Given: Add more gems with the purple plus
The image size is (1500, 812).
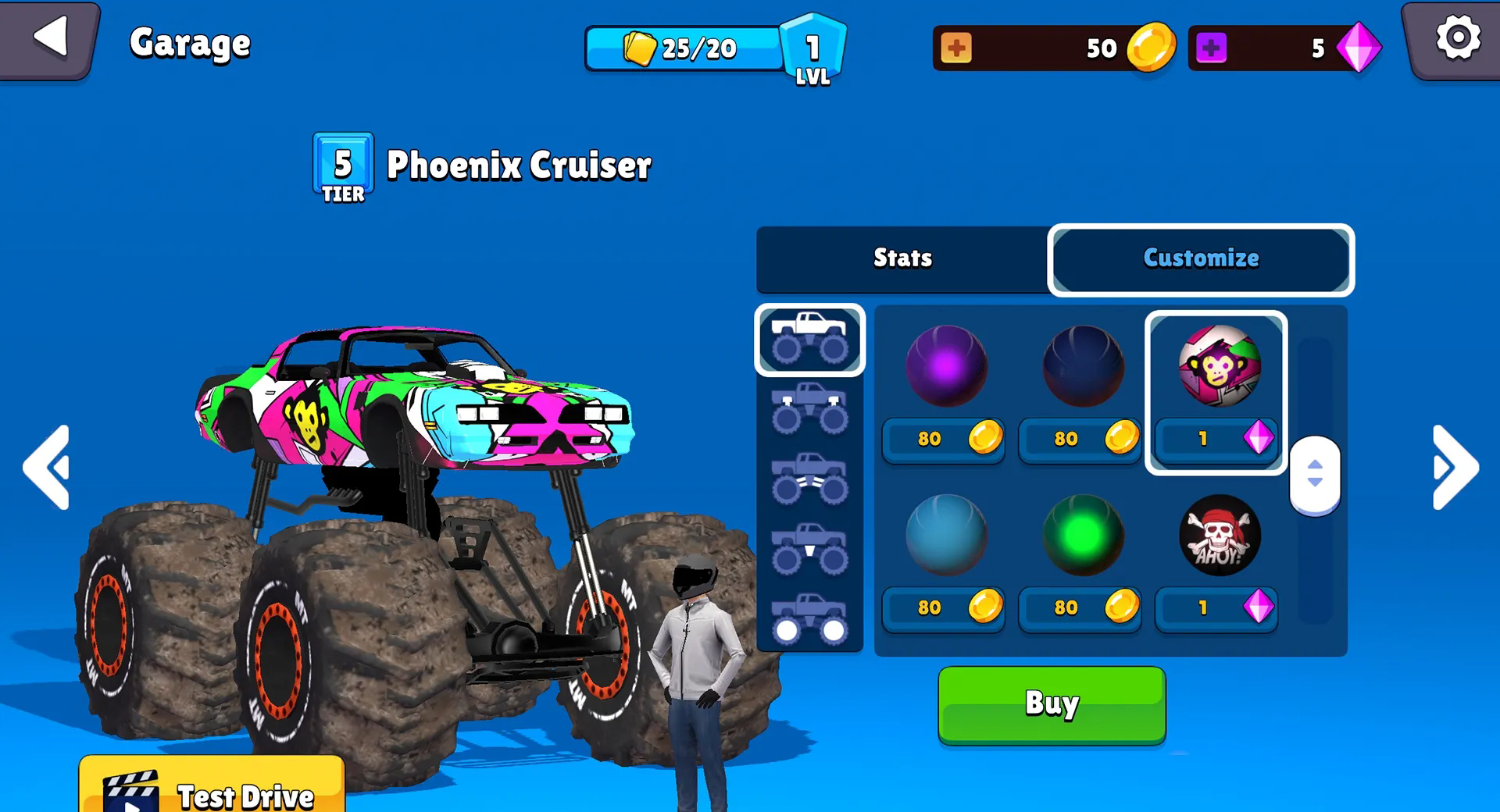Looking at the screenshot, I should pos(1211,48).
